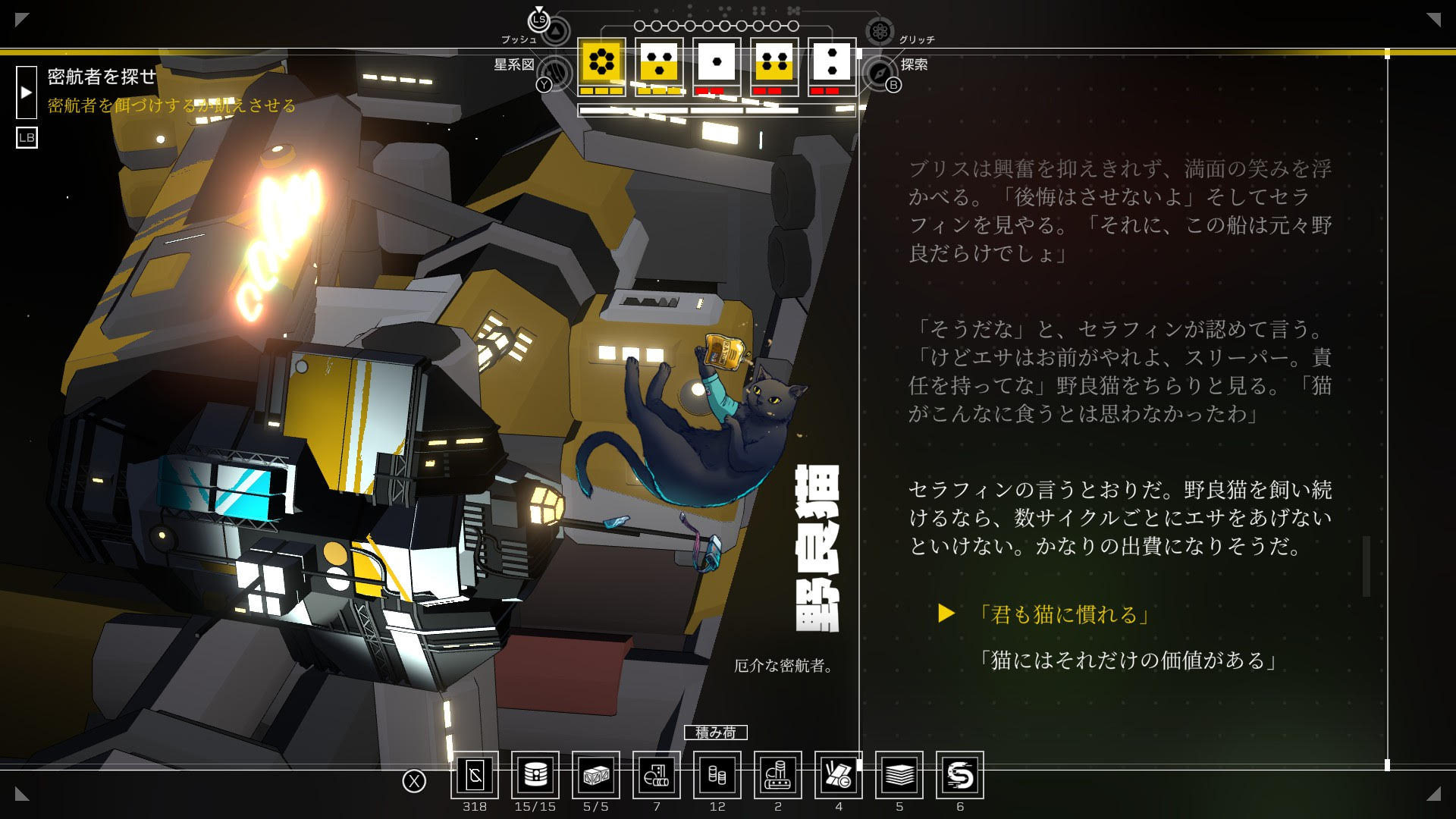Expand the 密航者を探せ objective tracker
Viewport: 1456px width, 819px height.
click(27, 93)
